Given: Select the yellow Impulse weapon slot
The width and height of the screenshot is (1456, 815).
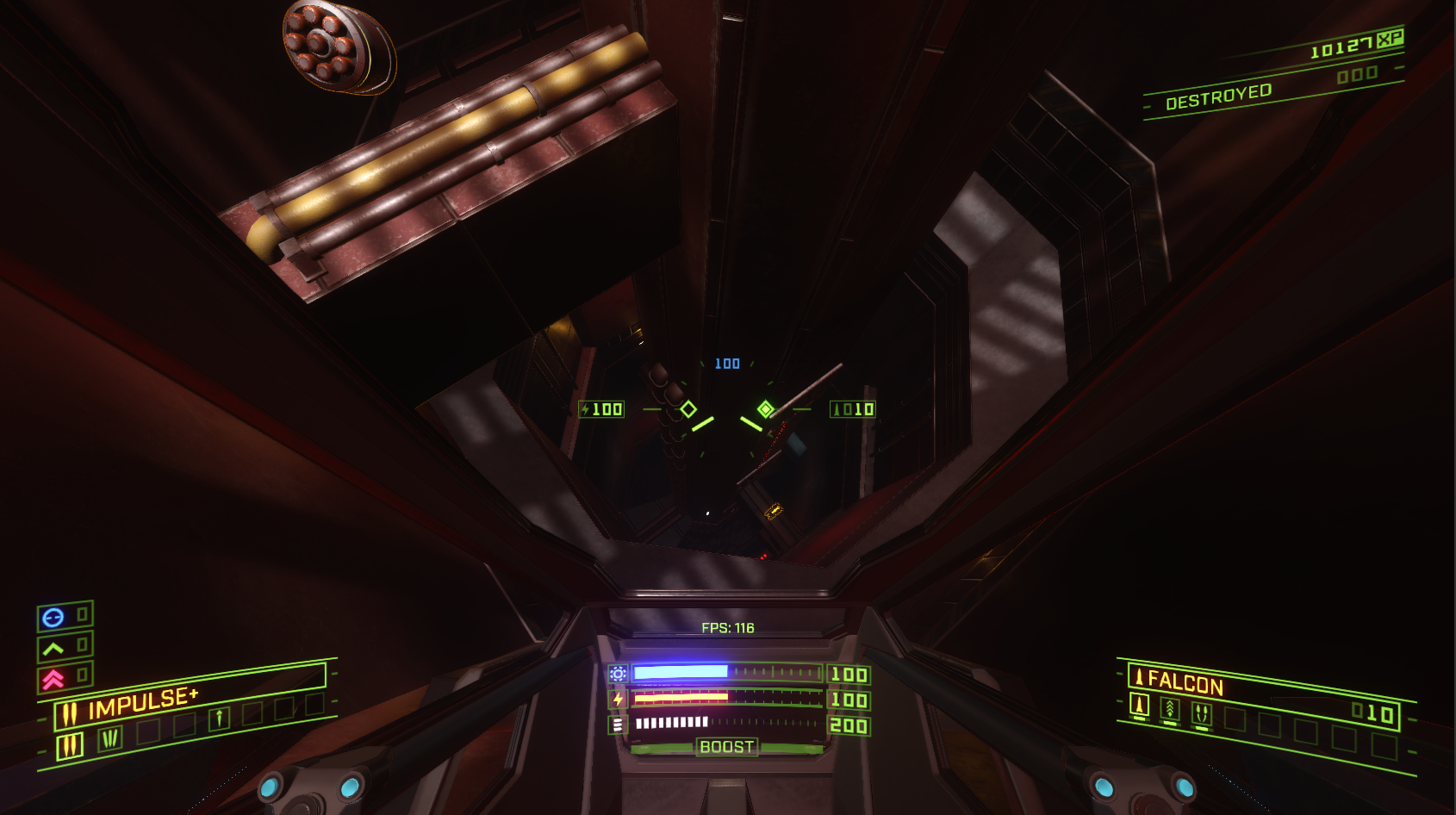Looking at the screenshot, I should pyautogui.click(x=70, y=746).
